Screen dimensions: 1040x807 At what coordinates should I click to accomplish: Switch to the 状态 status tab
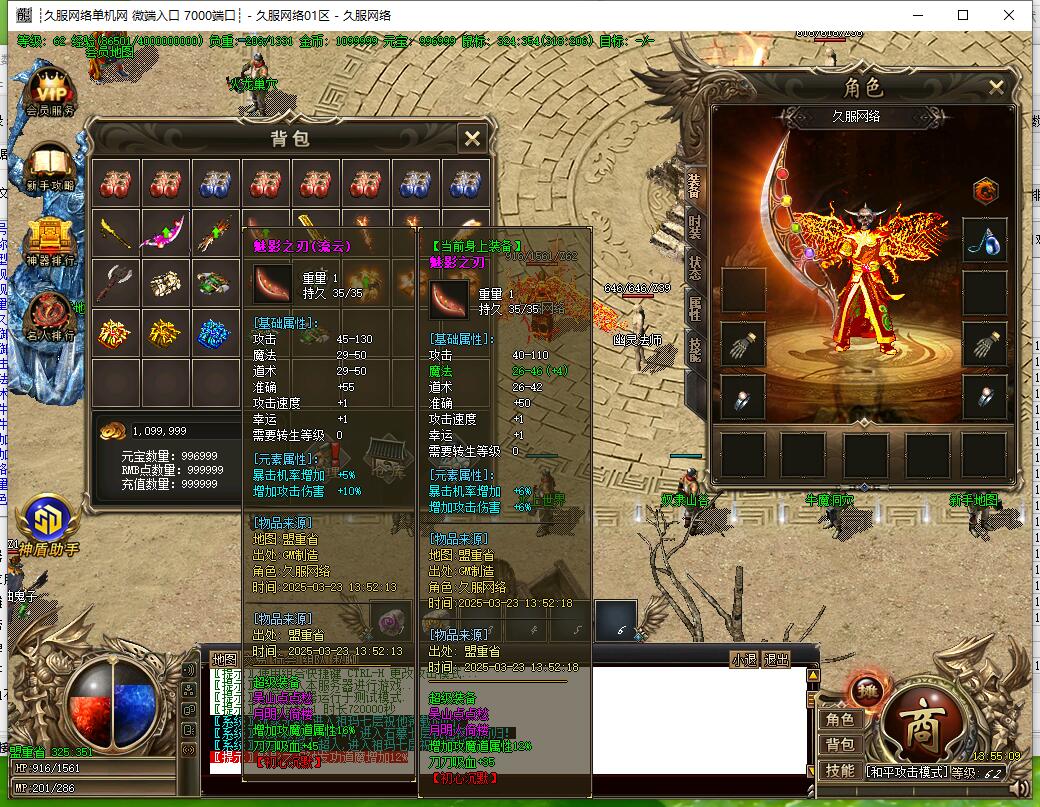[695, 266]
